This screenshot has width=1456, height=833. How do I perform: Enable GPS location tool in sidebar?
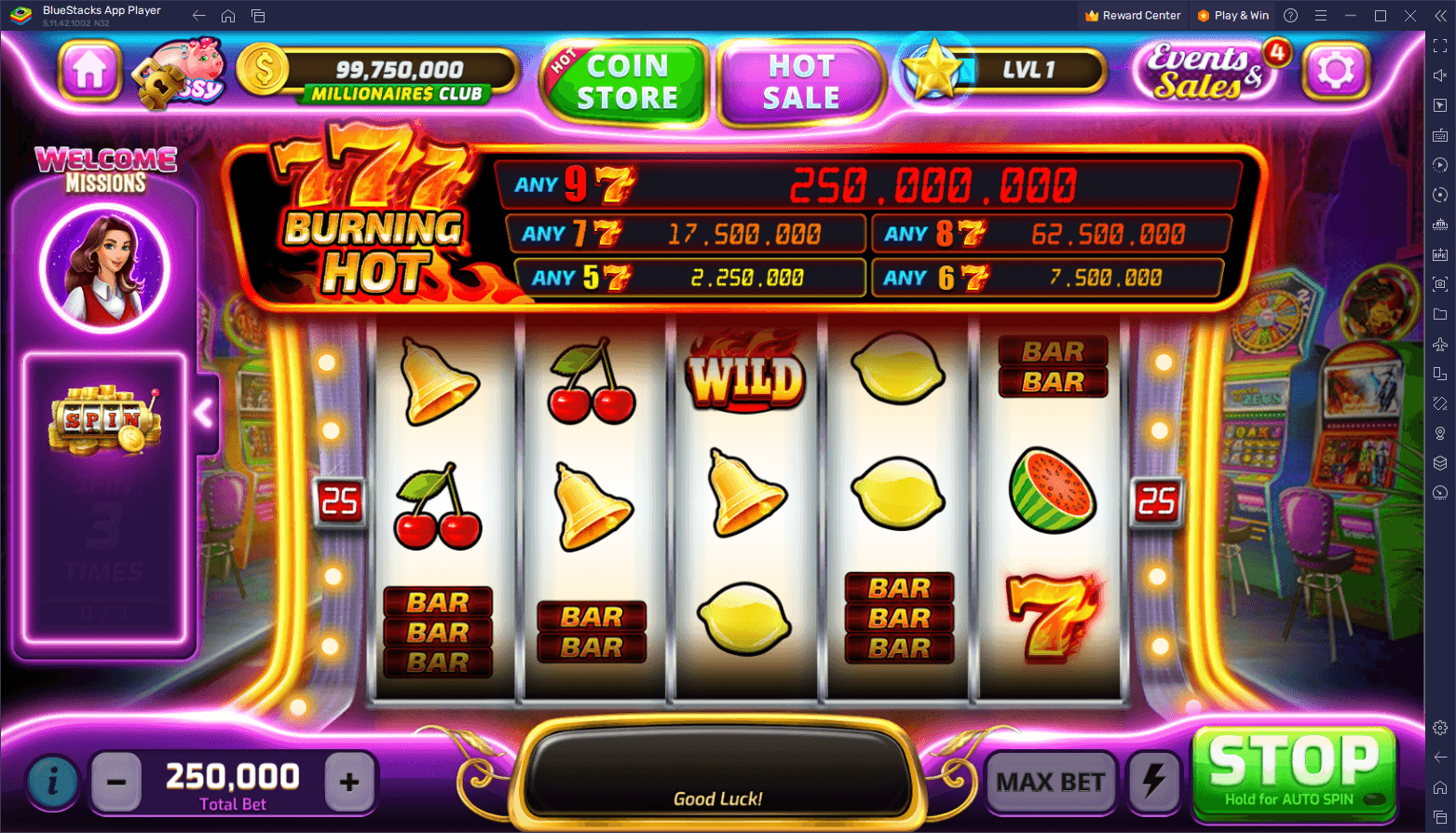click(1439, 432)
